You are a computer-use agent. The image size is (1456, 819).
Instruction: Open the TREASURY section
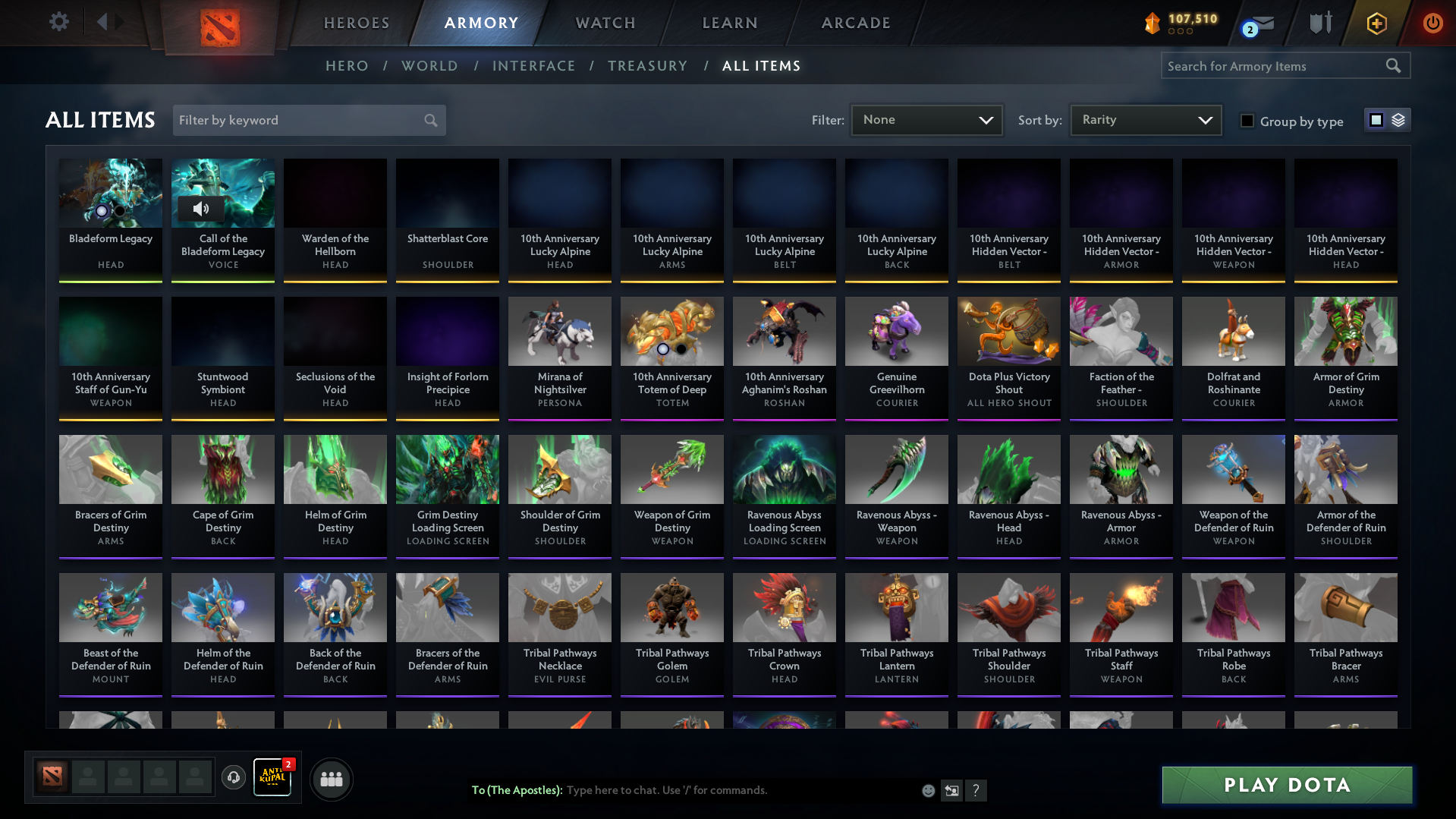click(647, 66)
